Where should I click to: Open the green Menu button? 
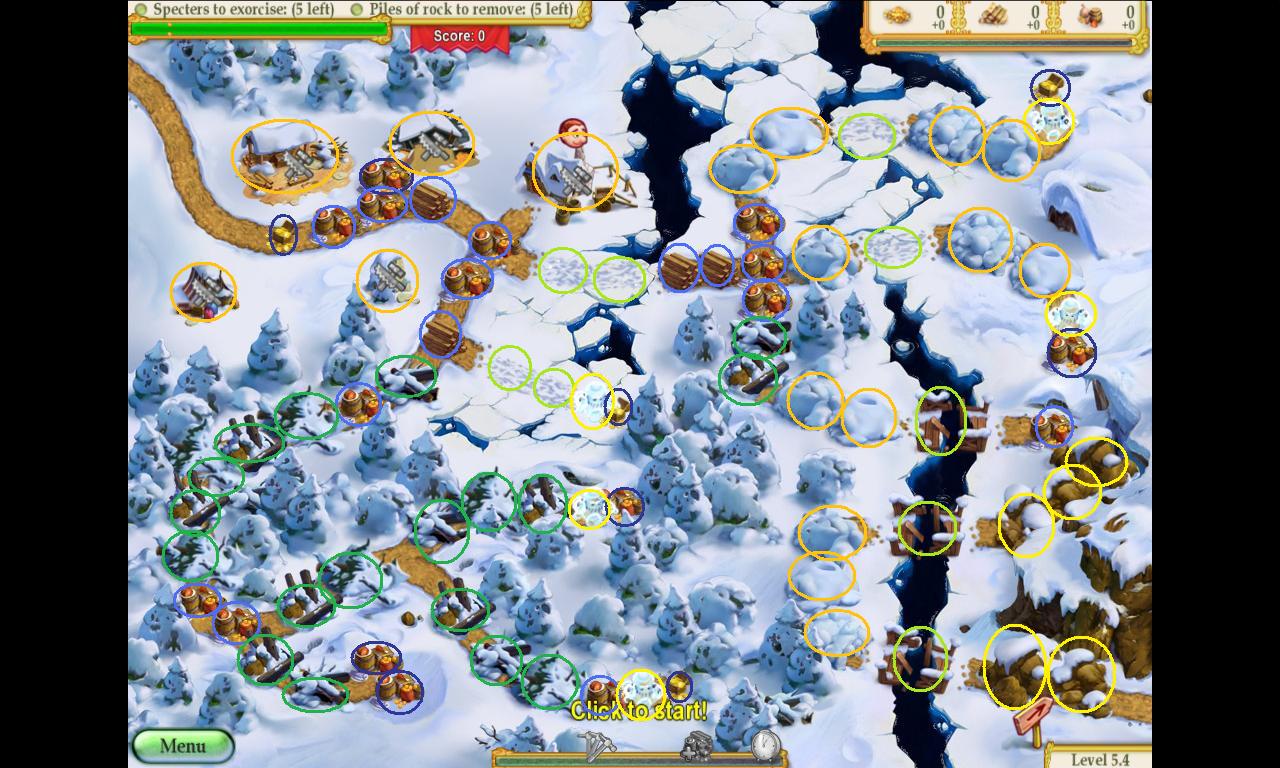click(x=183, y=746)
